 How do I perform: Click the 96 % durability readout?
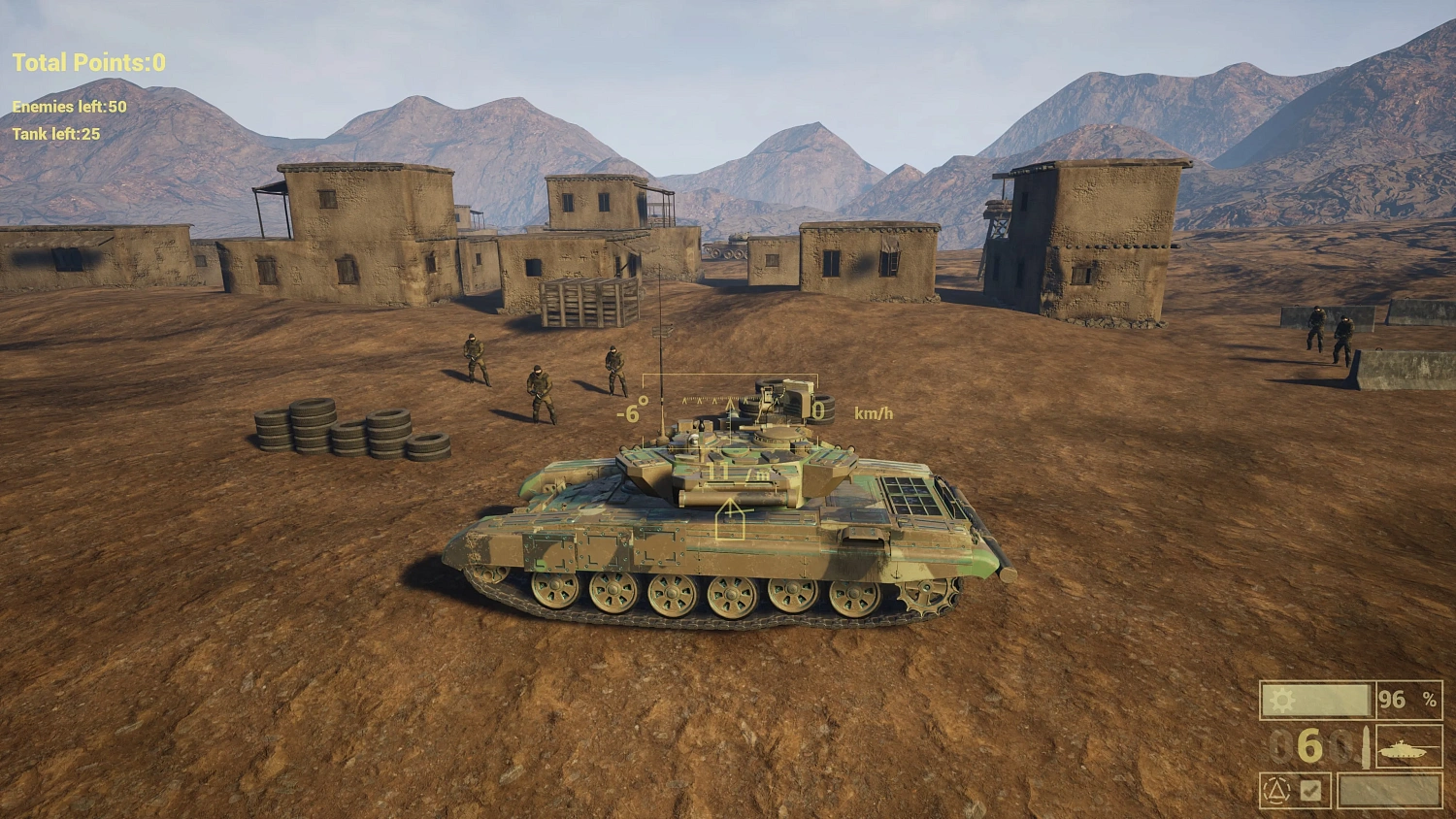pos(1406,699)
